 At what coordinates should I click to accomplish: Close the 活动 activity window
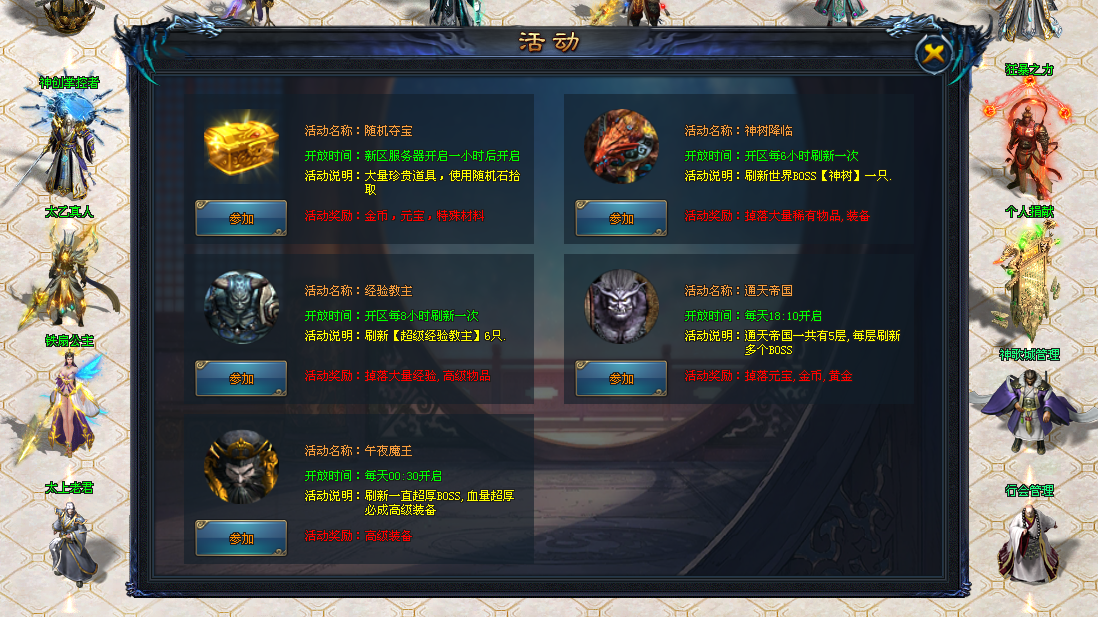[934, 54]
